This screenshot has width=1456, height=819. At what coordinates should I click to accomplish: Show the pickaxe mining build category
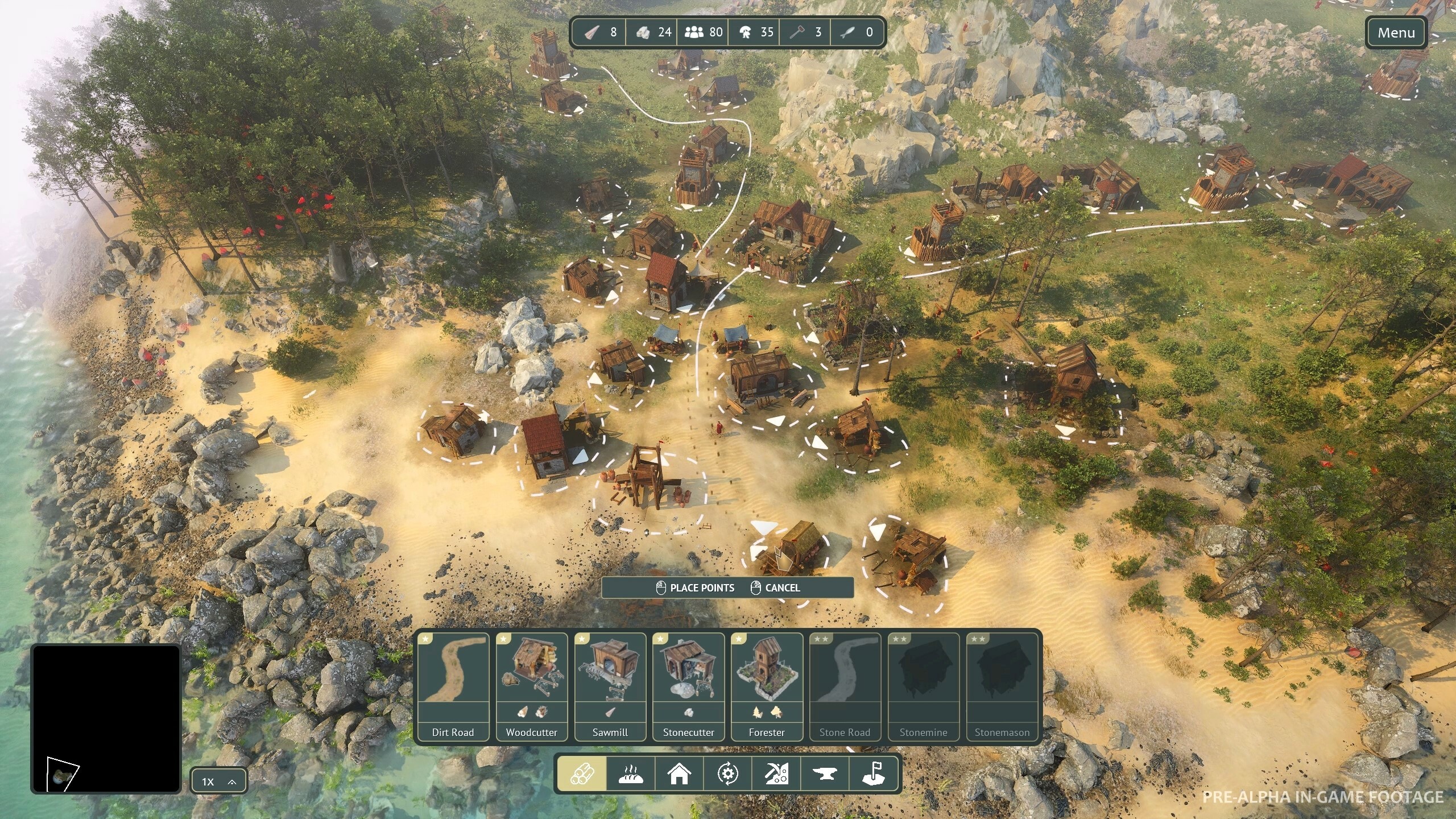point(776,773)
